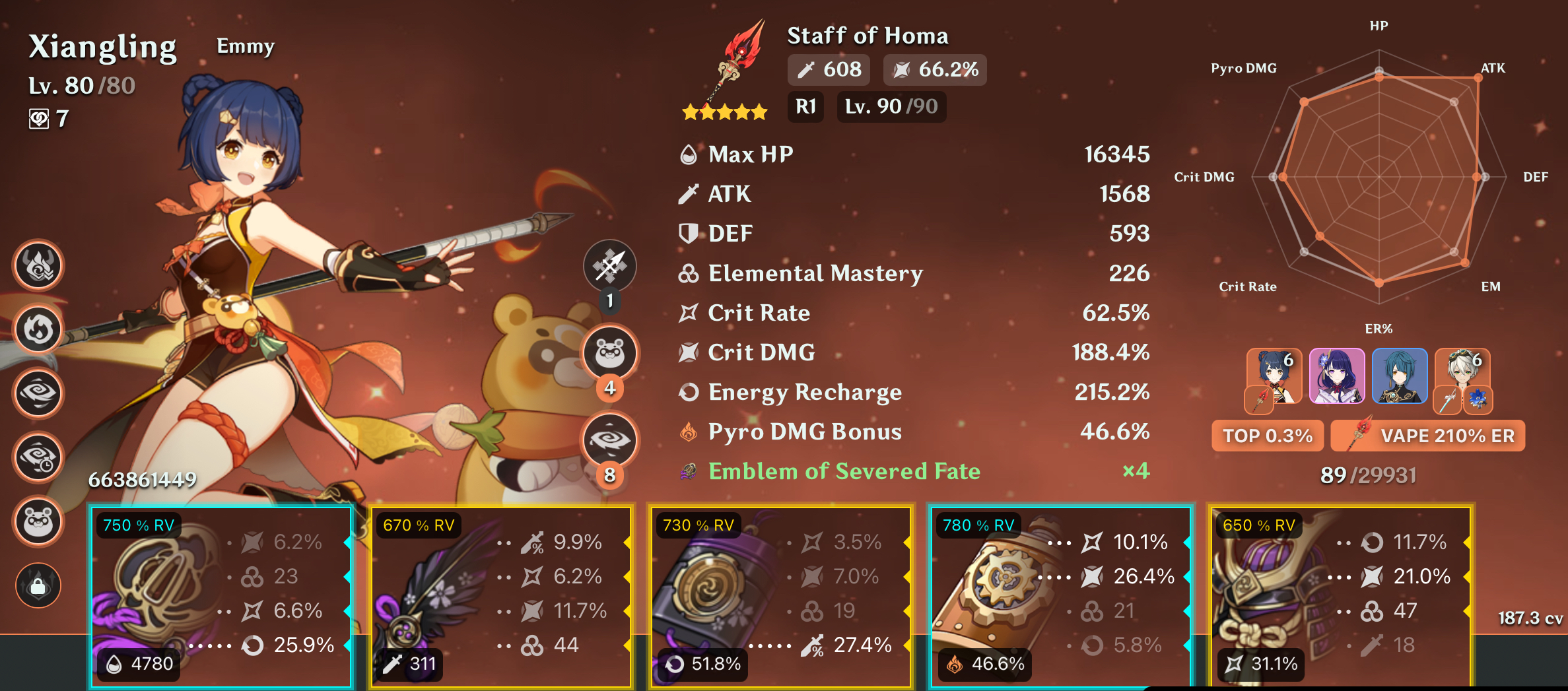Select the Pyro DMG Bonus flame icon
This screenshot has width=1568, height=691.
click(x=689, y=432)
